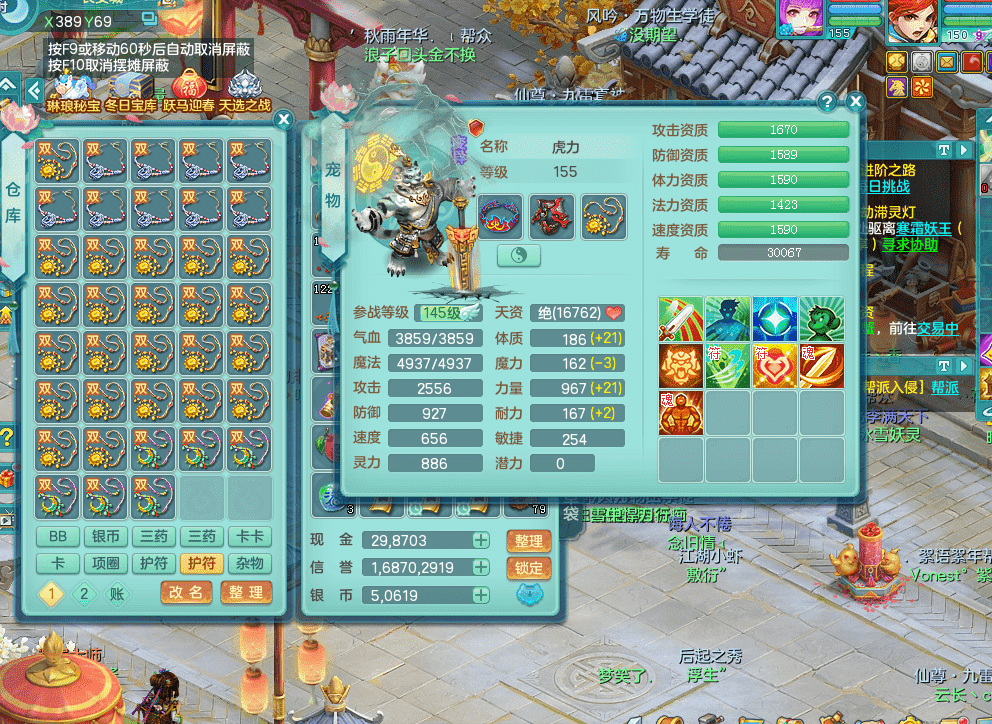Image resolution: width=992 pixels, height=724 pixels.
Task: Select the BB warehouse category
Action: point(57,537)
